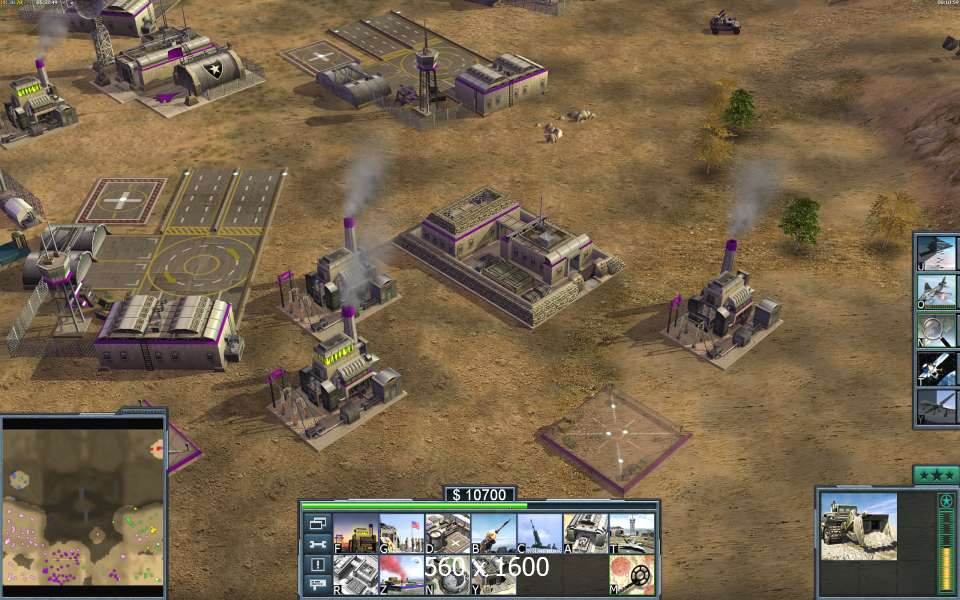This screenshot has width=960, height=600.
Task: Select the cold fusion reactor build icon (F)
Action: [x=355, y=533]
